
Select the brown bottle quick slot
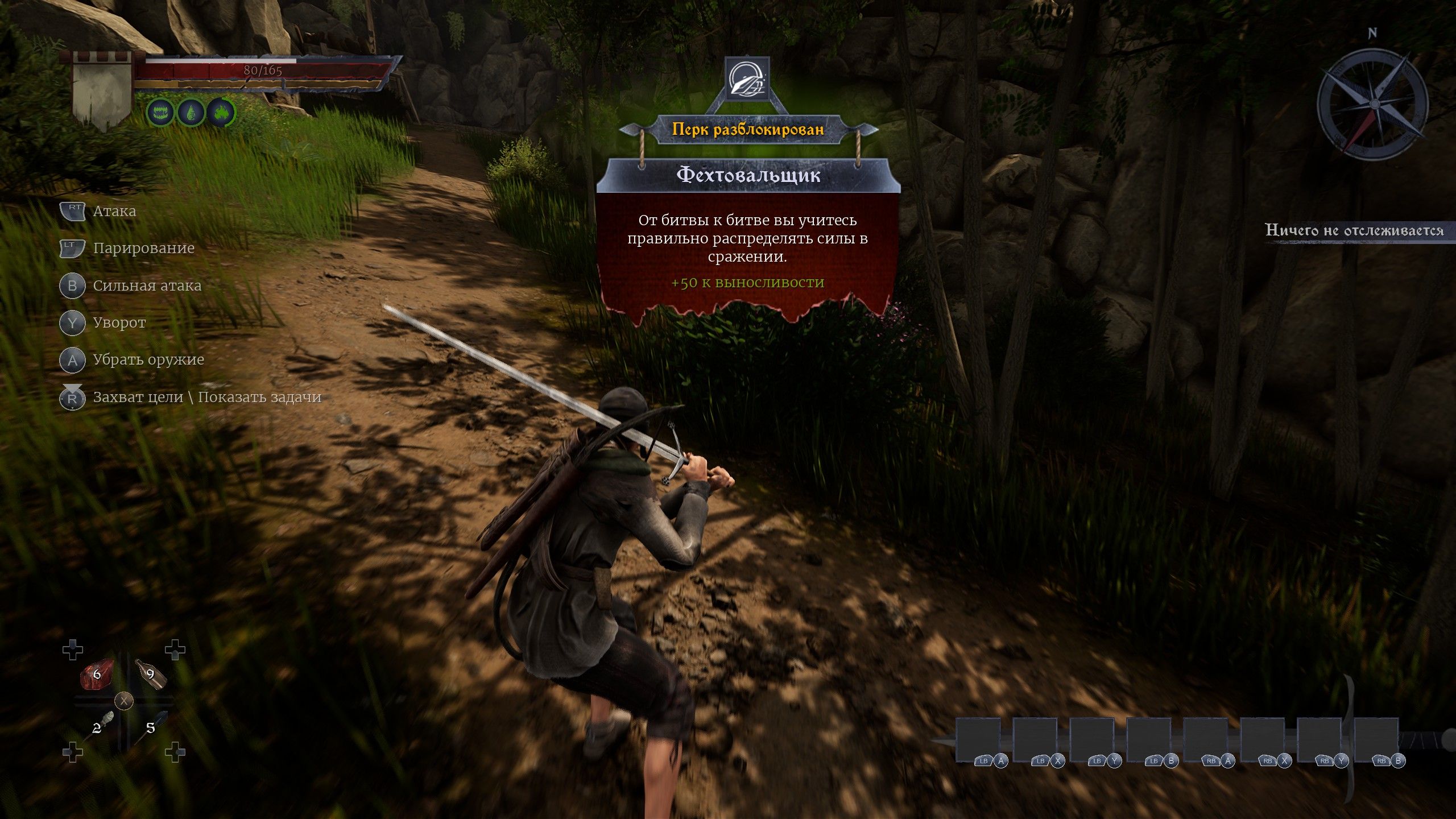tap(151, 675)
